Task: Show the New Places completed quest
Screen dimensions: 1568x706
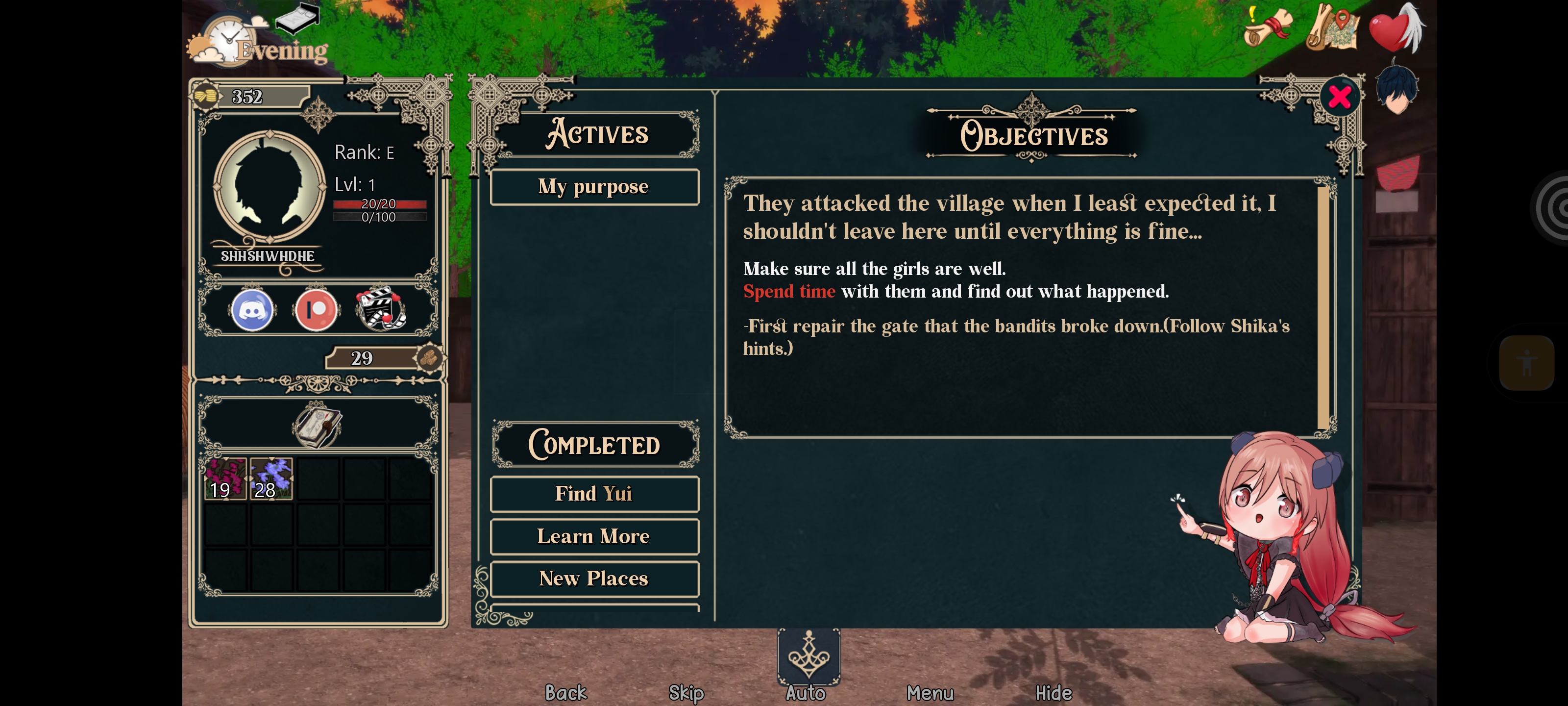Action: click(x=593, y=578)
